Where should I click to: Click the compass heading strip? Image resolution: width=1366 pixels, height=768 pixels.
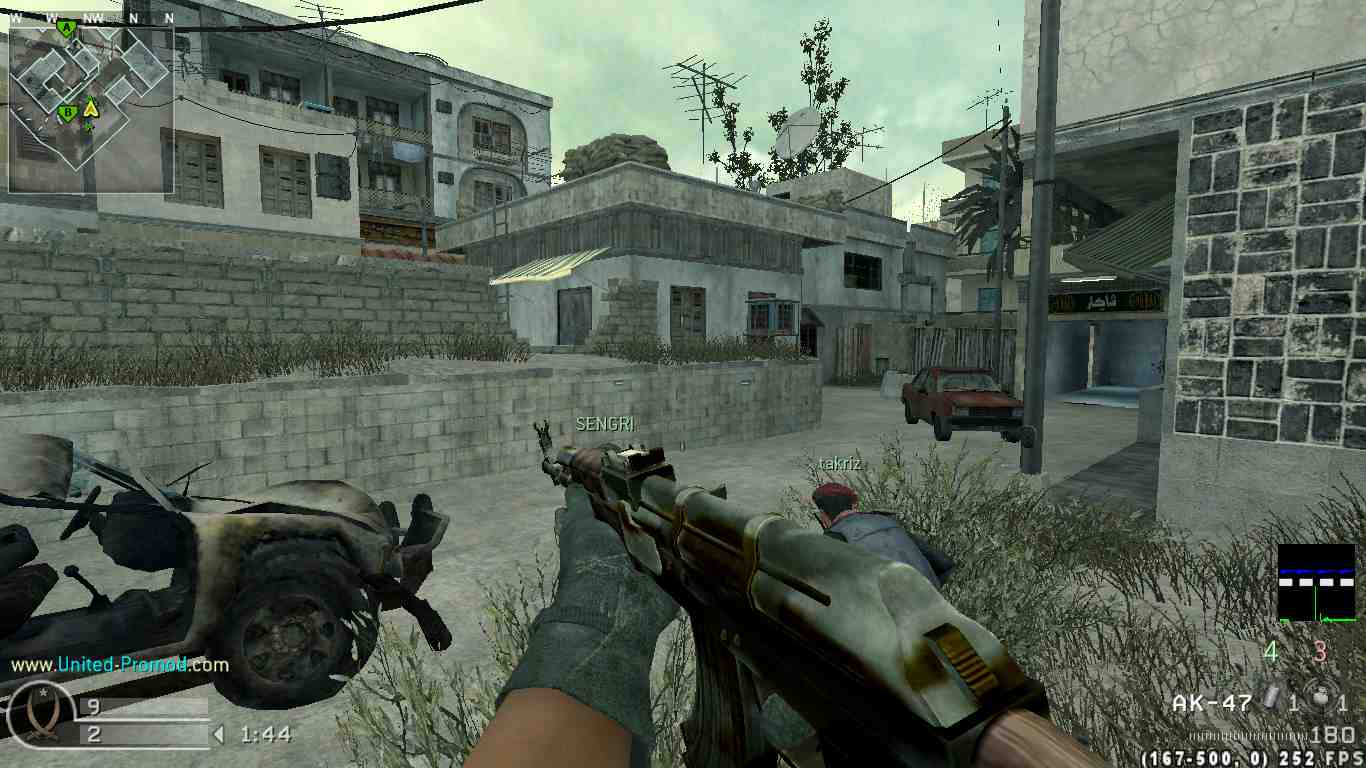(91, 18)
